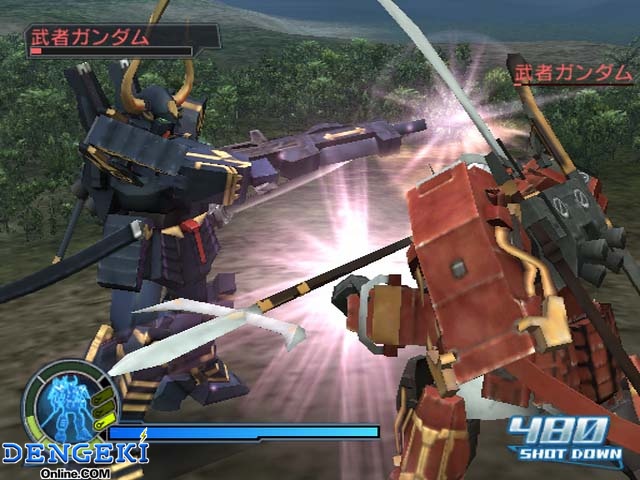
Task: Open the Dengeki Online.com watermark logo
Action: pyautogui.click(x=74, y=457)
